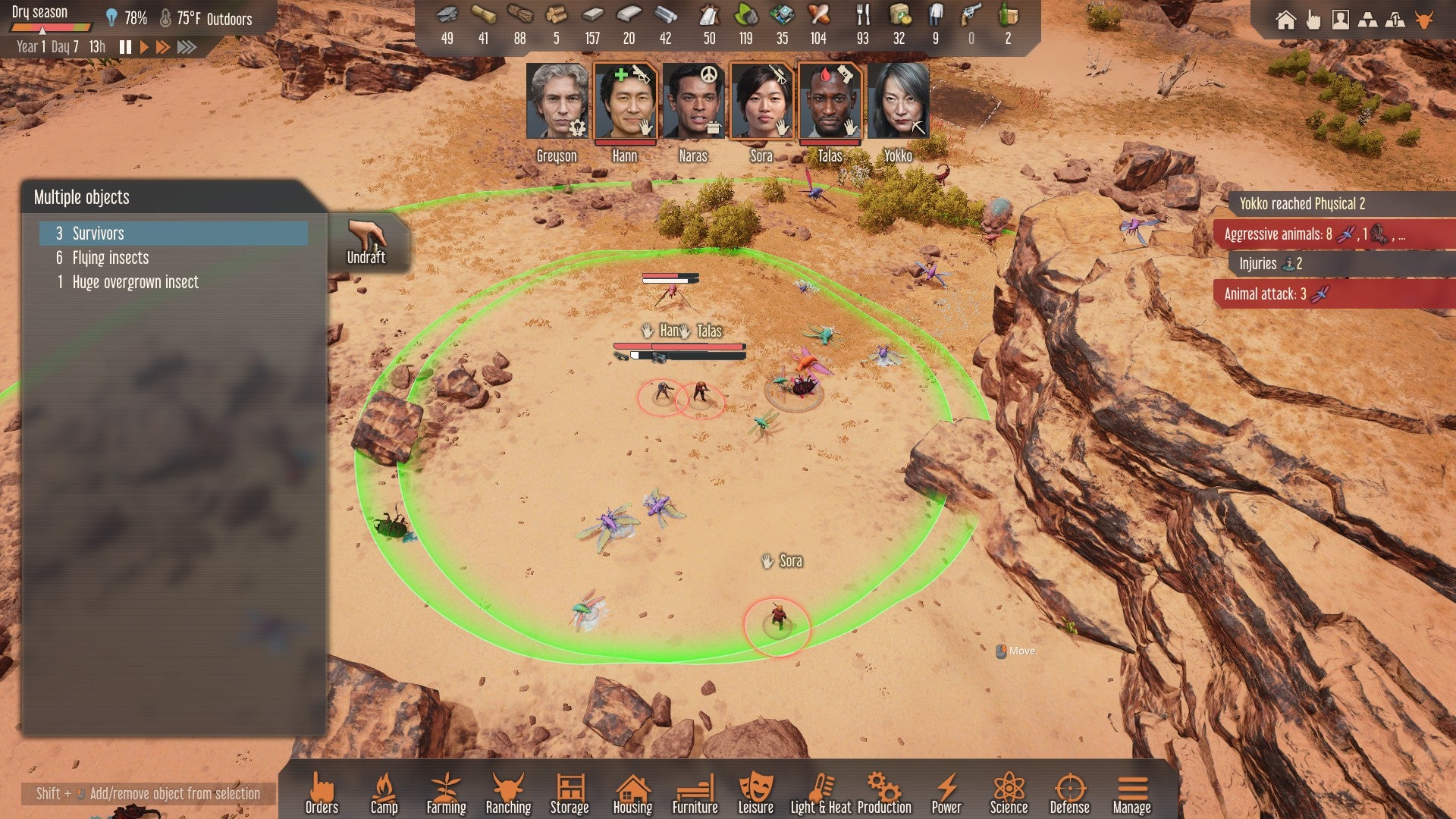Open the Defense category
This screenshot has width=1456, height=819.
[1069, 793]
